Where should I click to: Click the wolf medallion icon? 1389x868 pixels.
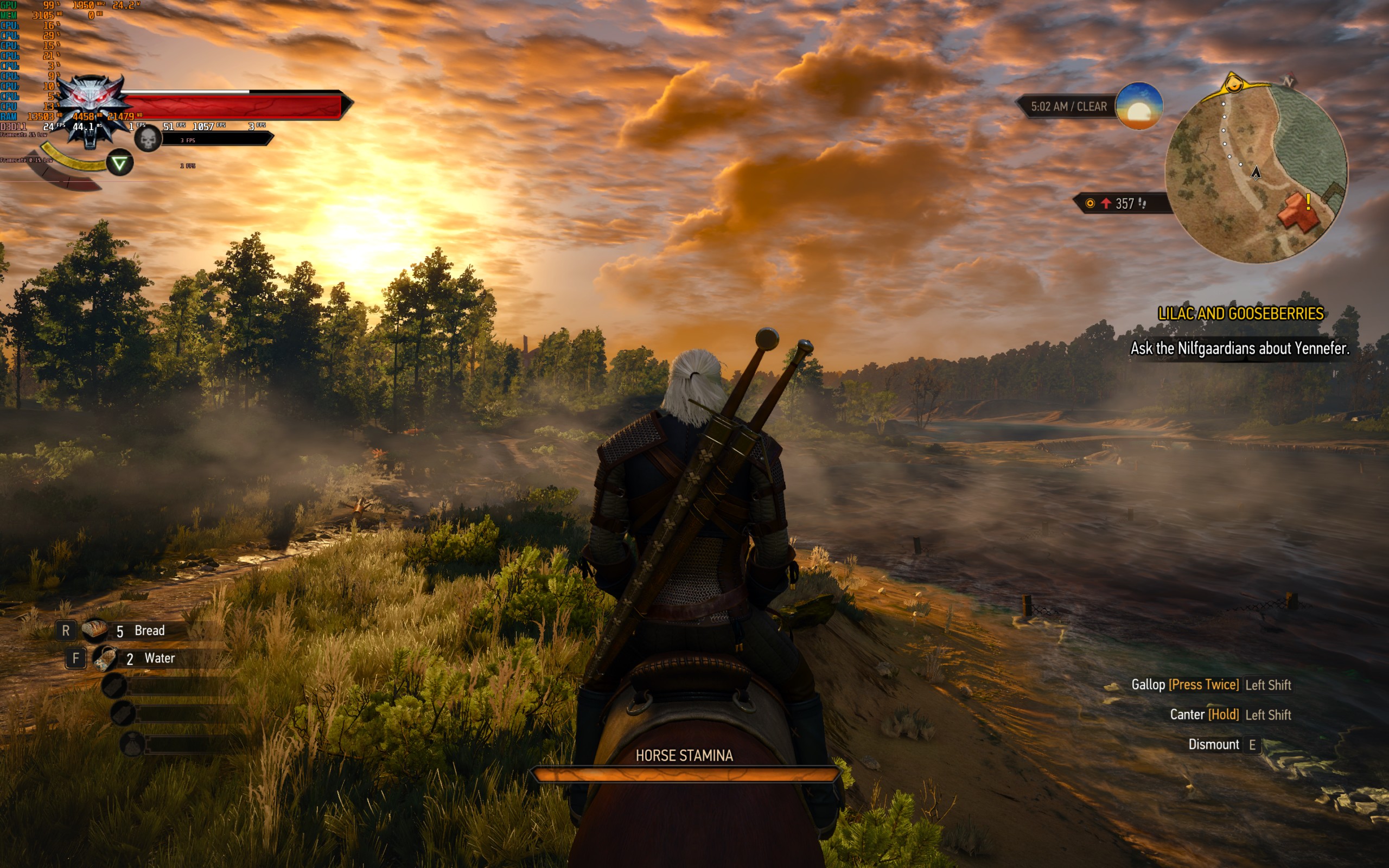coord(92,109)
